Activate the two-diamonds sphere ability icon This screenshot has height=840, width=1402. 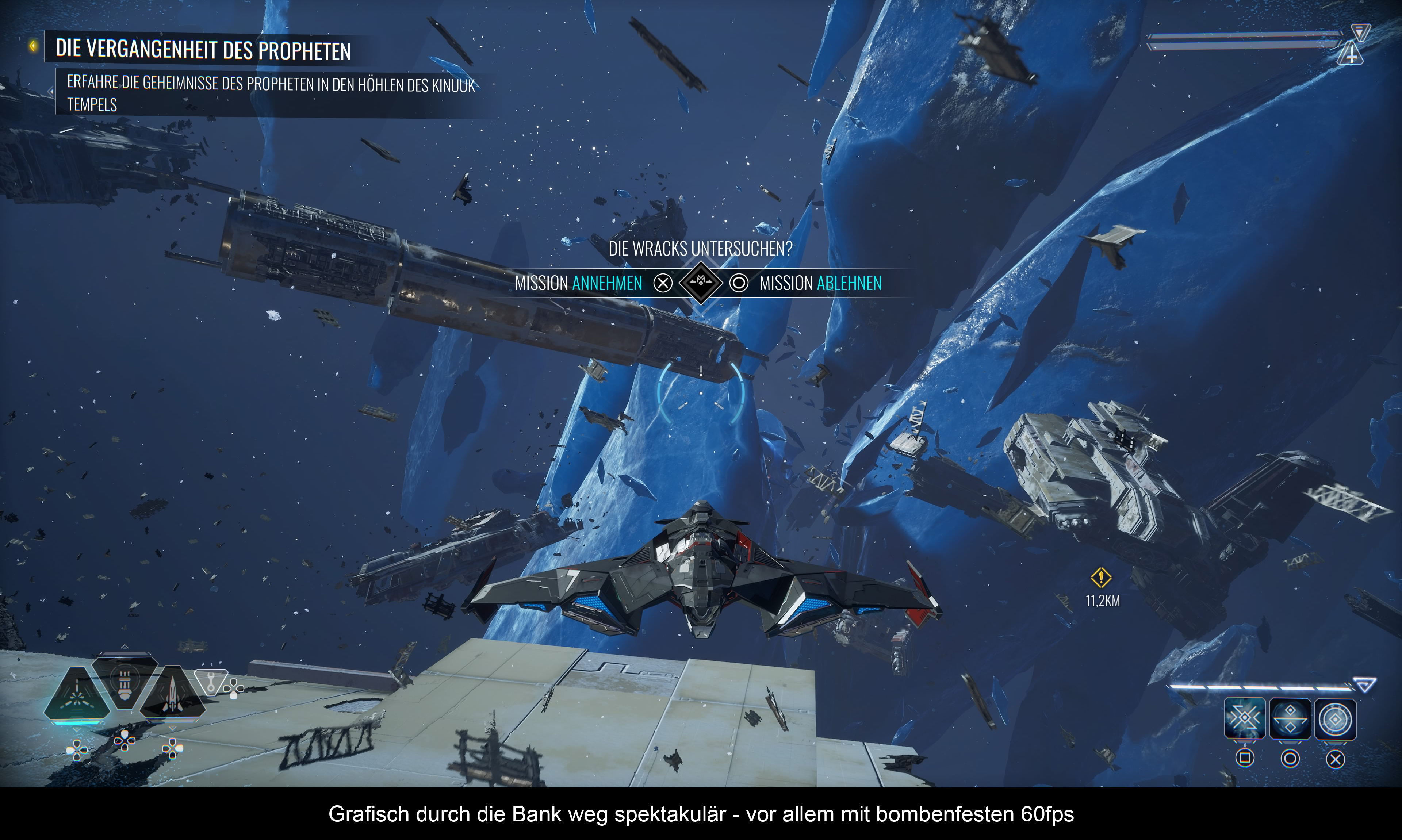[x=1290, y=719]
